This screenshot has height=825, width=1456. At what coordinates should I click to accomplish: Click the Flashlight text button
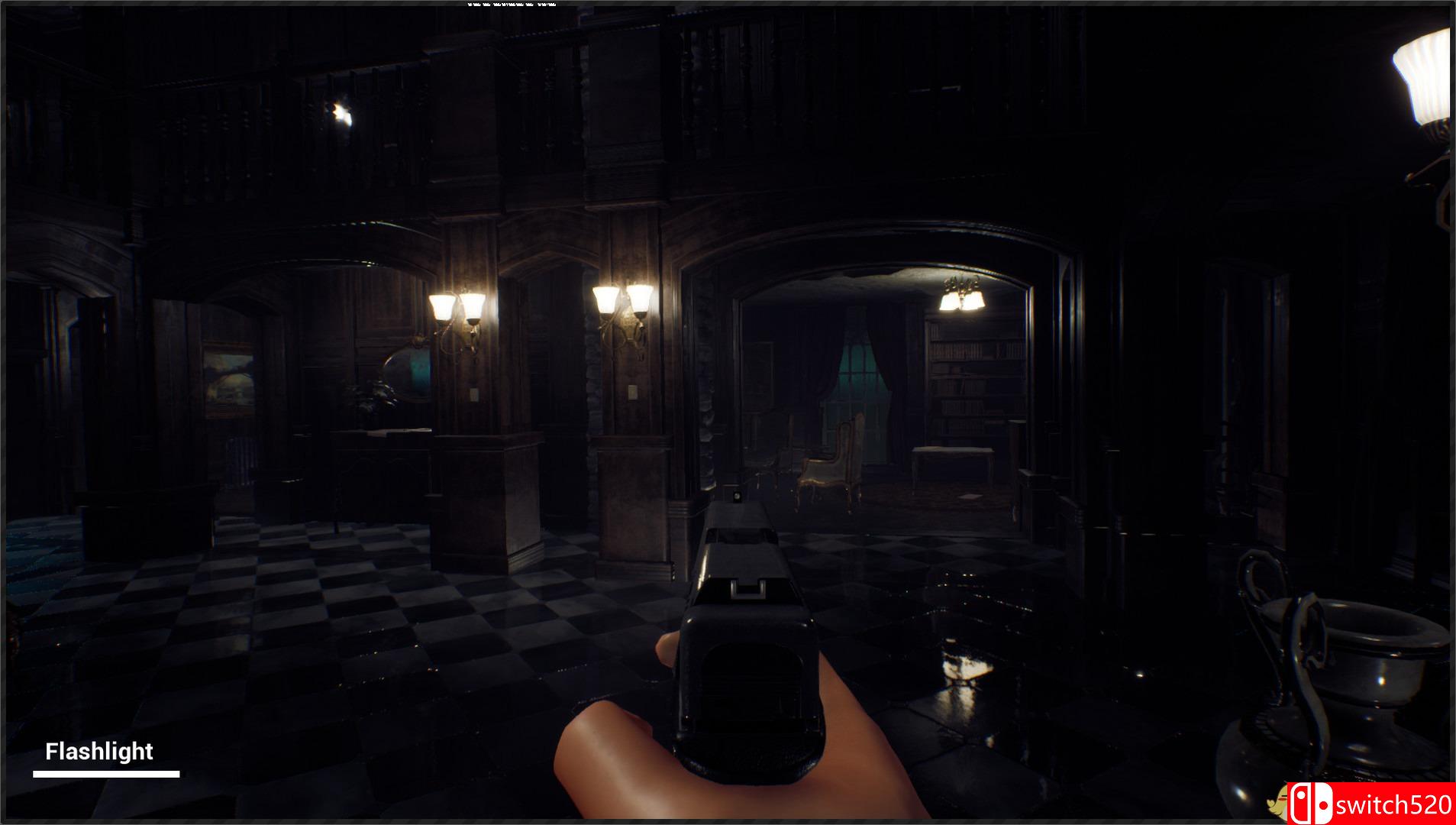coord(99,751)
